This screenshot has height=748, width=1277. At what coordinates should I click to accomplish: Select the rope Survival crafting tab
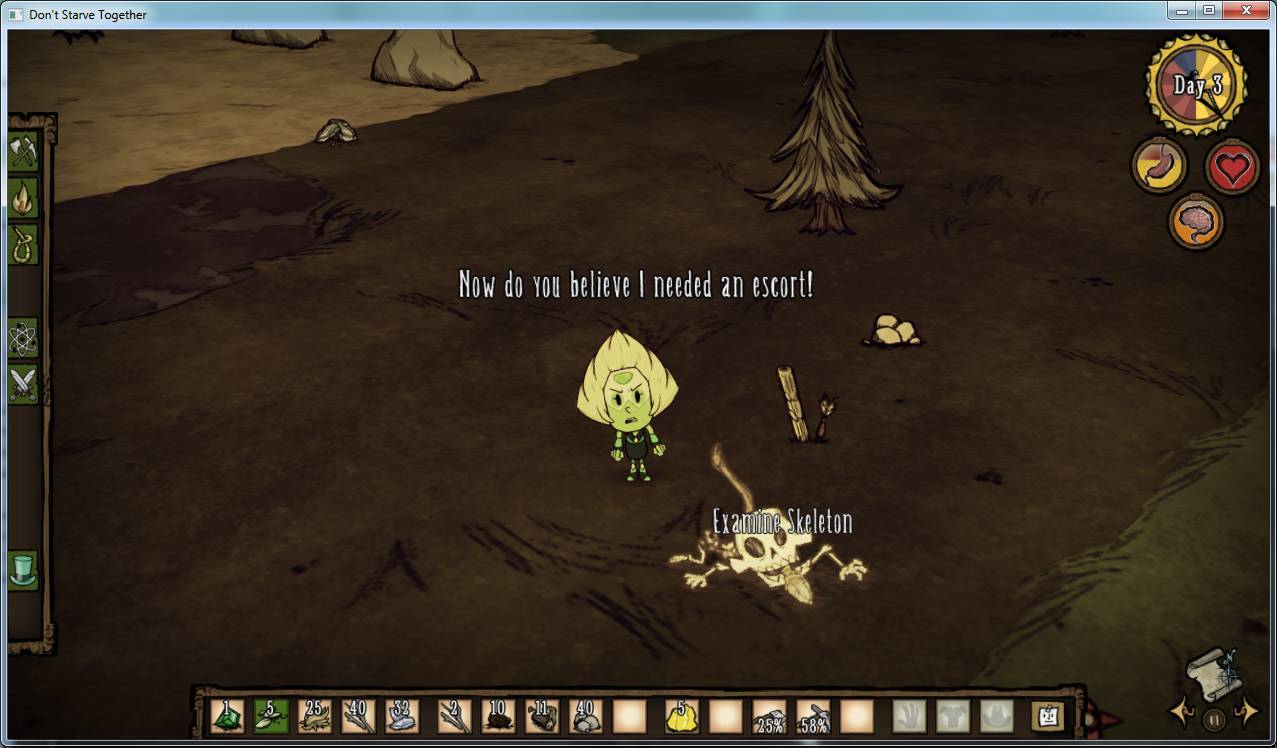[22, 244]
